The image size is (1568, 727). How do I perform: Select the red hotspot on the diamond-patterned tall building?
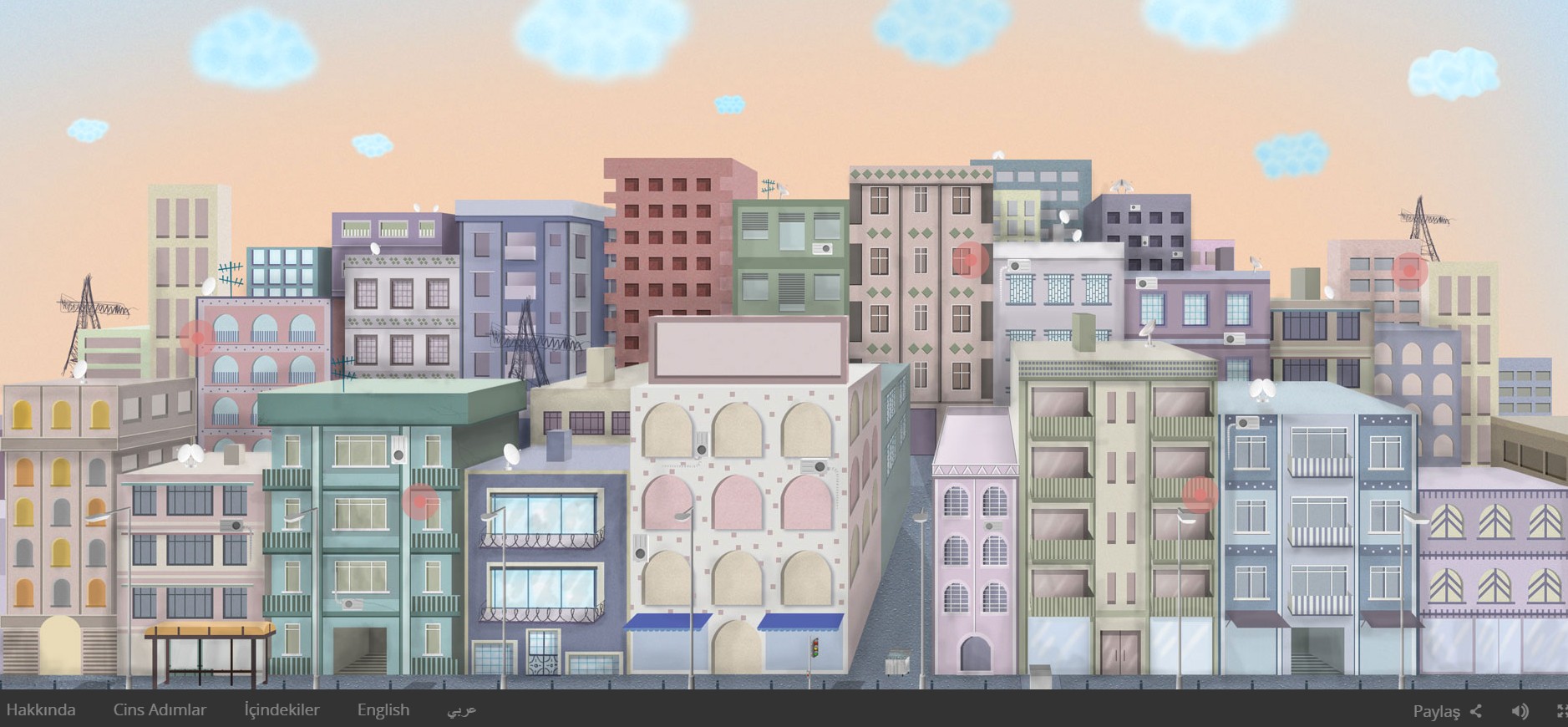pyautogui.click(x=970, y=260)
